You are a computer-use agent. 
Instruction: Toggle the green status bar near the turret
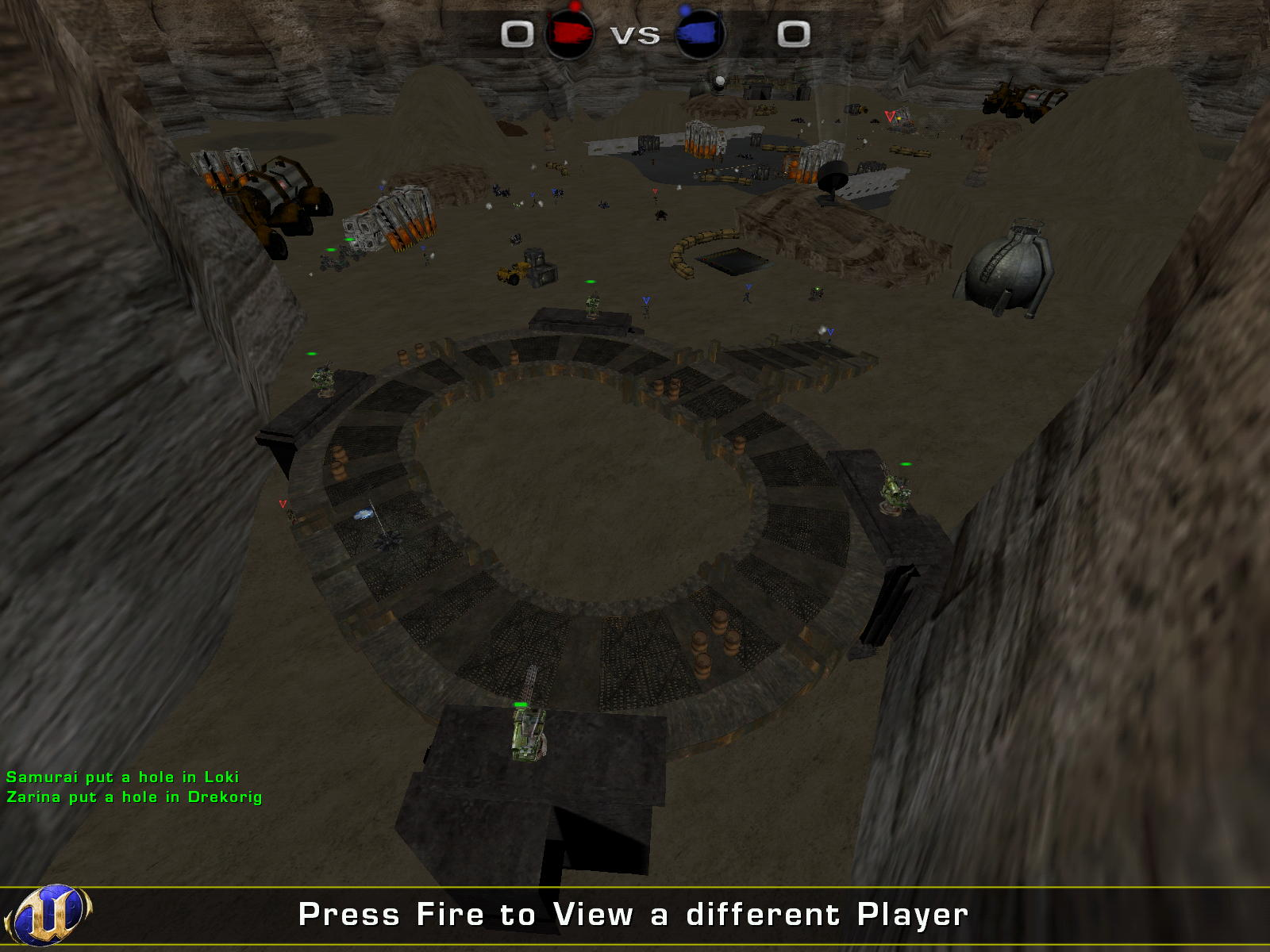point(905,463)
